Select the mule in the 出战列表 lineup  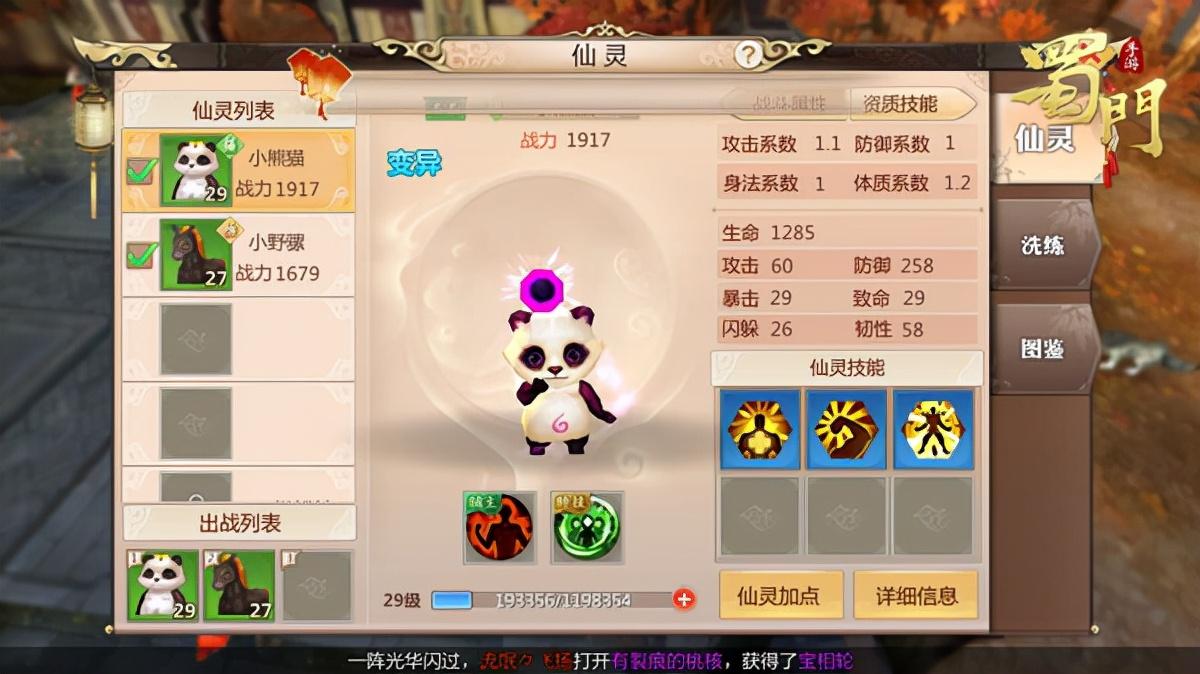click(239, 585)
